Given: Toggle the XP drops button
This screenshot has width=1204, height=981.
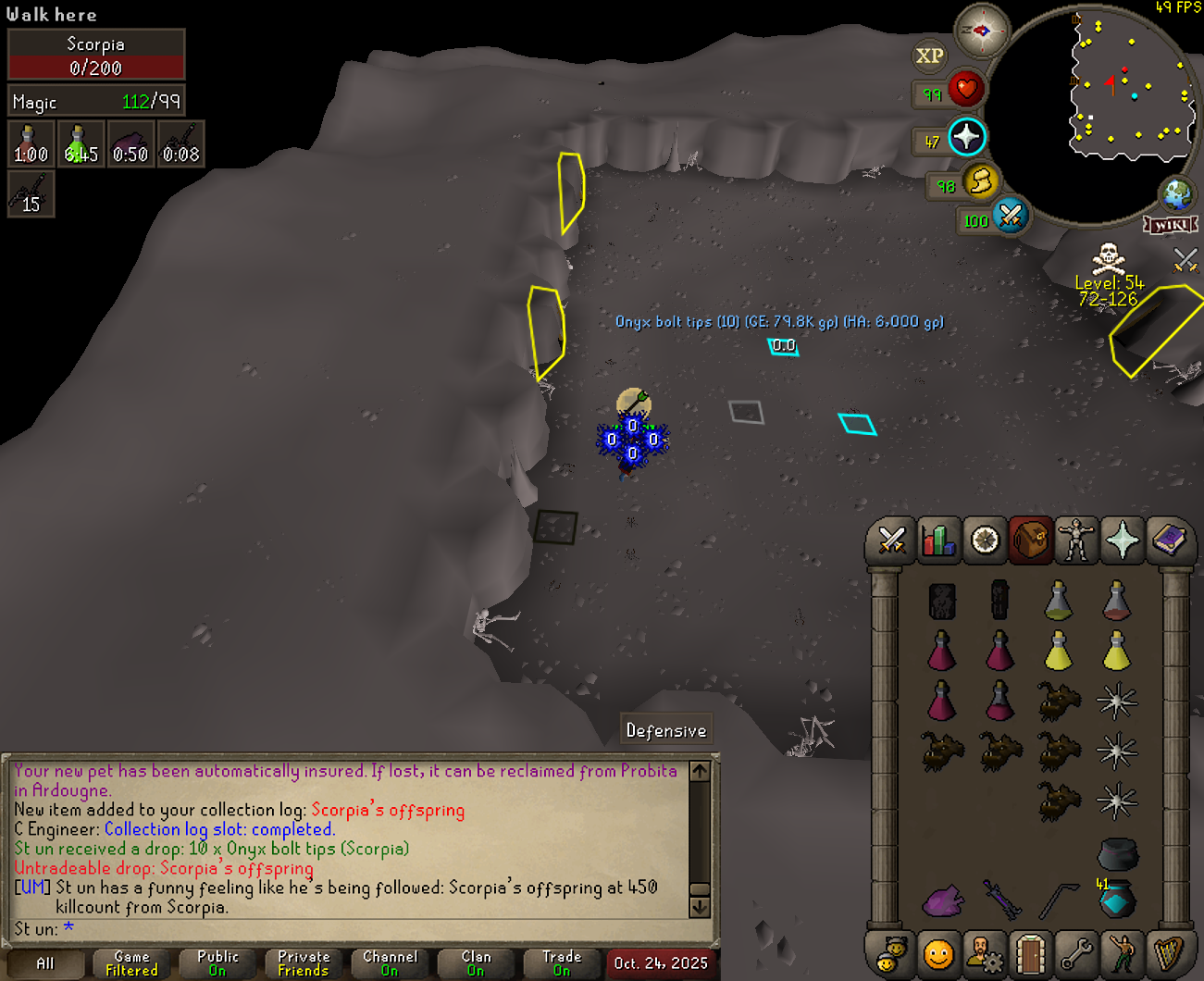Looking at the screenshot, I should click(929, 56).
